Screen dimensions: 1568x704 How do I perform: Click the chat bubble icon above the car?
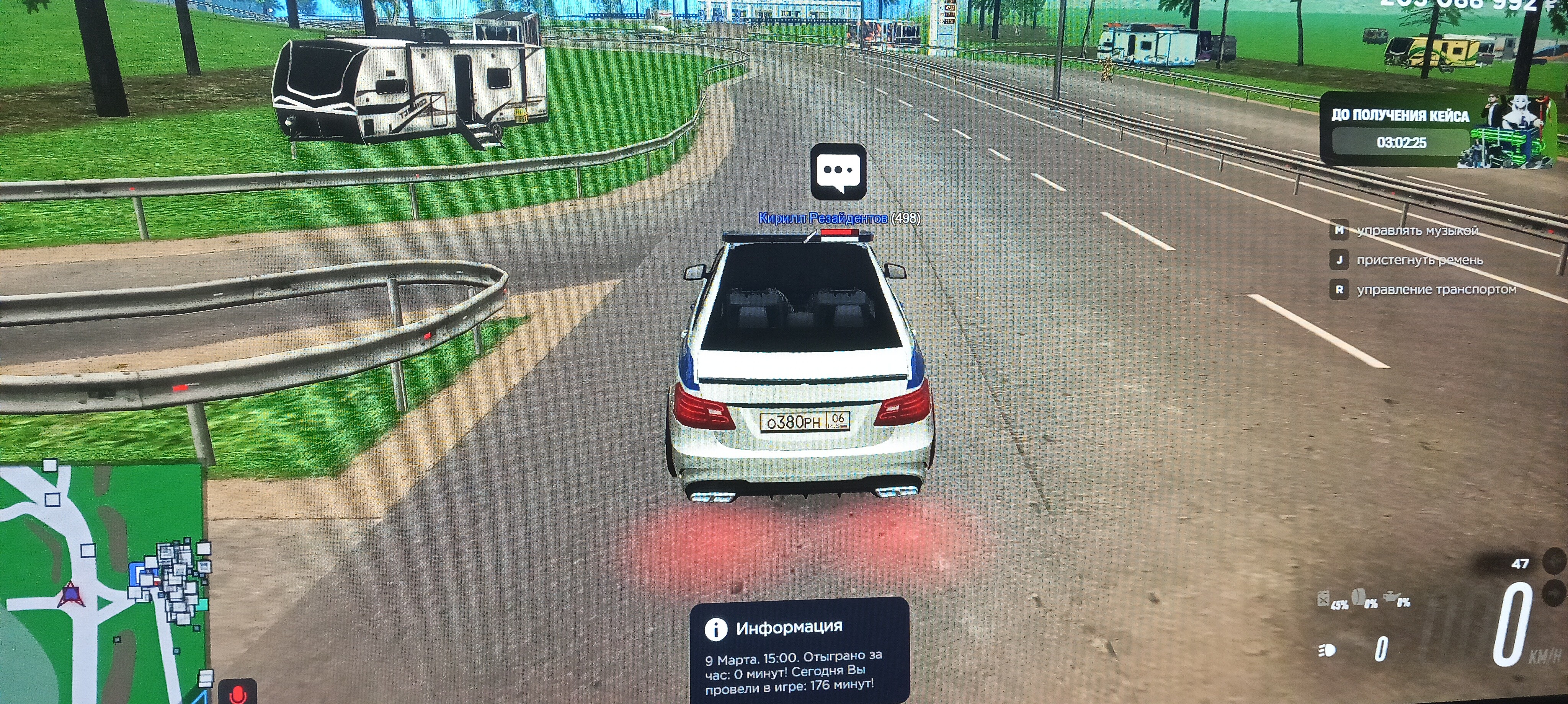pos(838,171)
